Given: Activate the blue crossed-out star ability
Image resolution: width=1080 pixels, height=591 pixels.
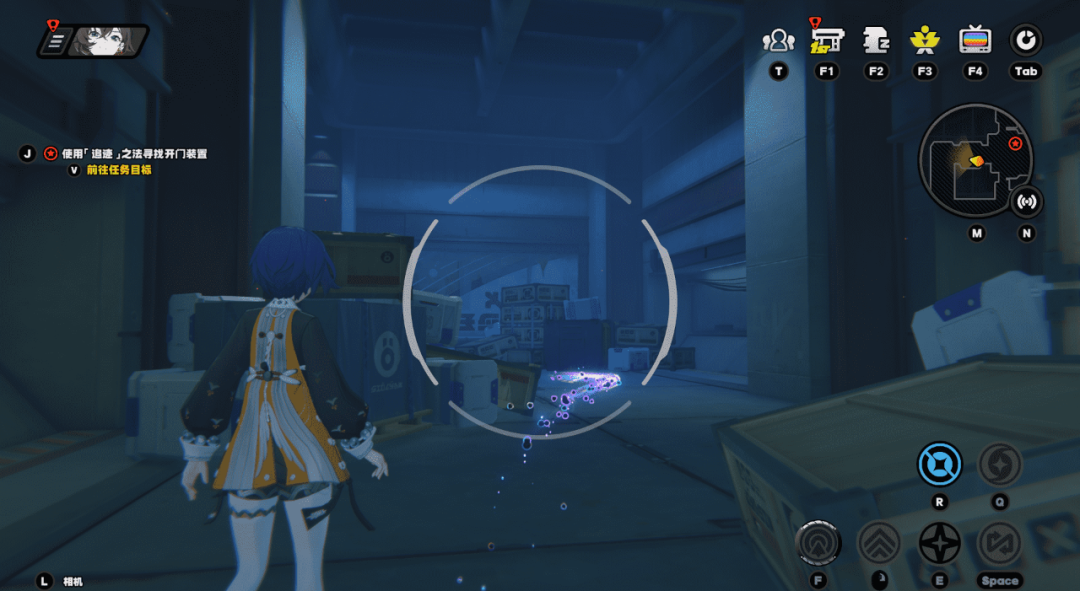Looking at the screenshot, I should [939, 464].
